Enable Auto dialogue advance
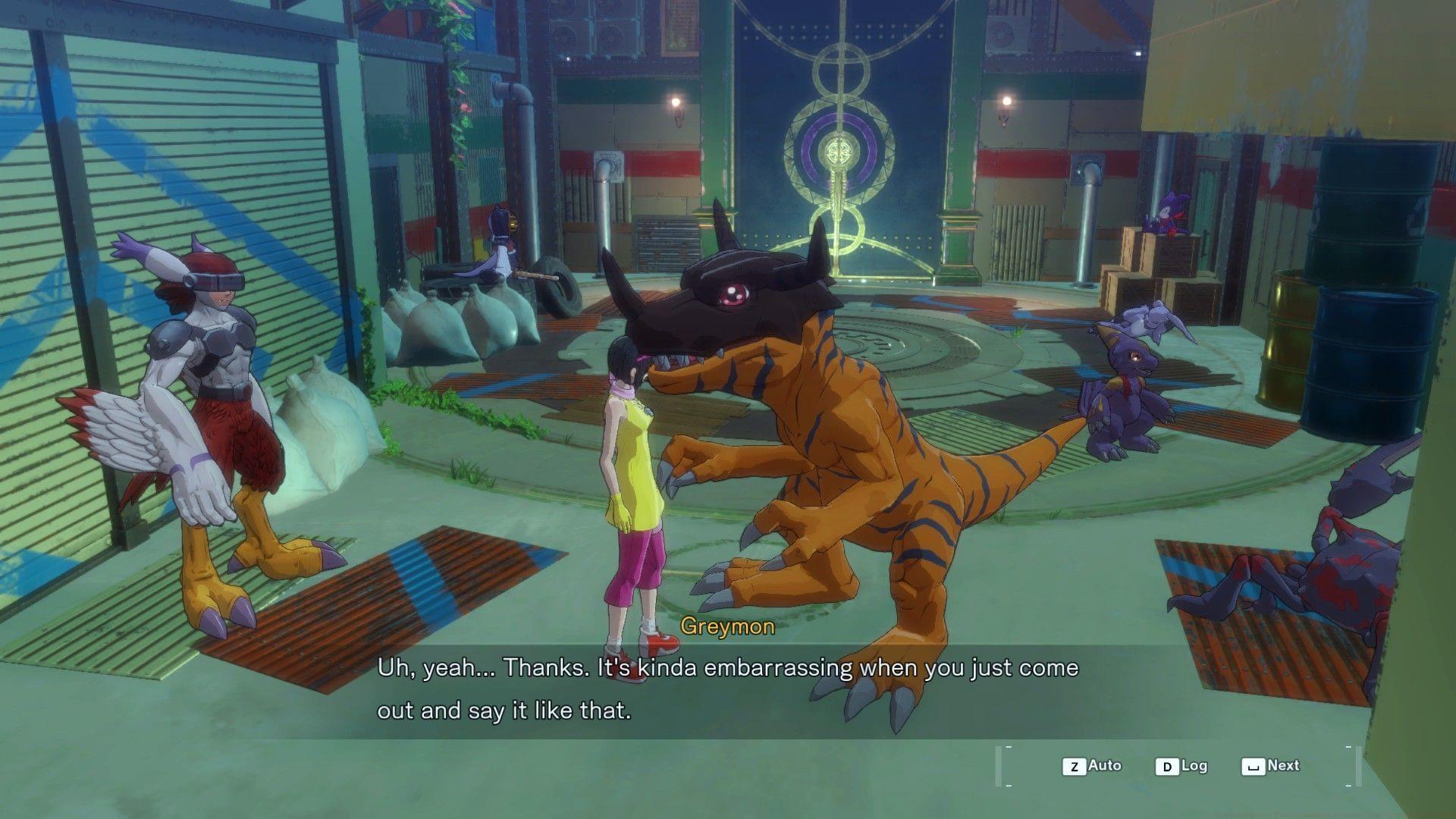Image resolution: width=1456 pixels, height=819 pixels. 1092,766
